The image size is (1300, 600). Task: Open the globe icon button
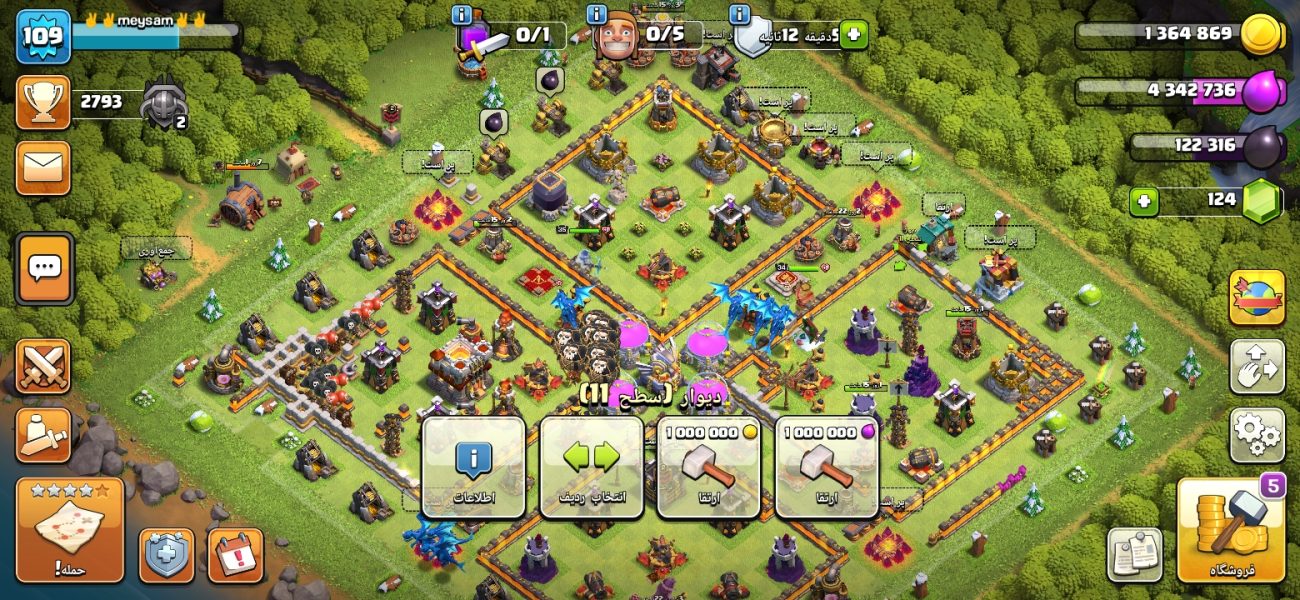pos(1257,297)
